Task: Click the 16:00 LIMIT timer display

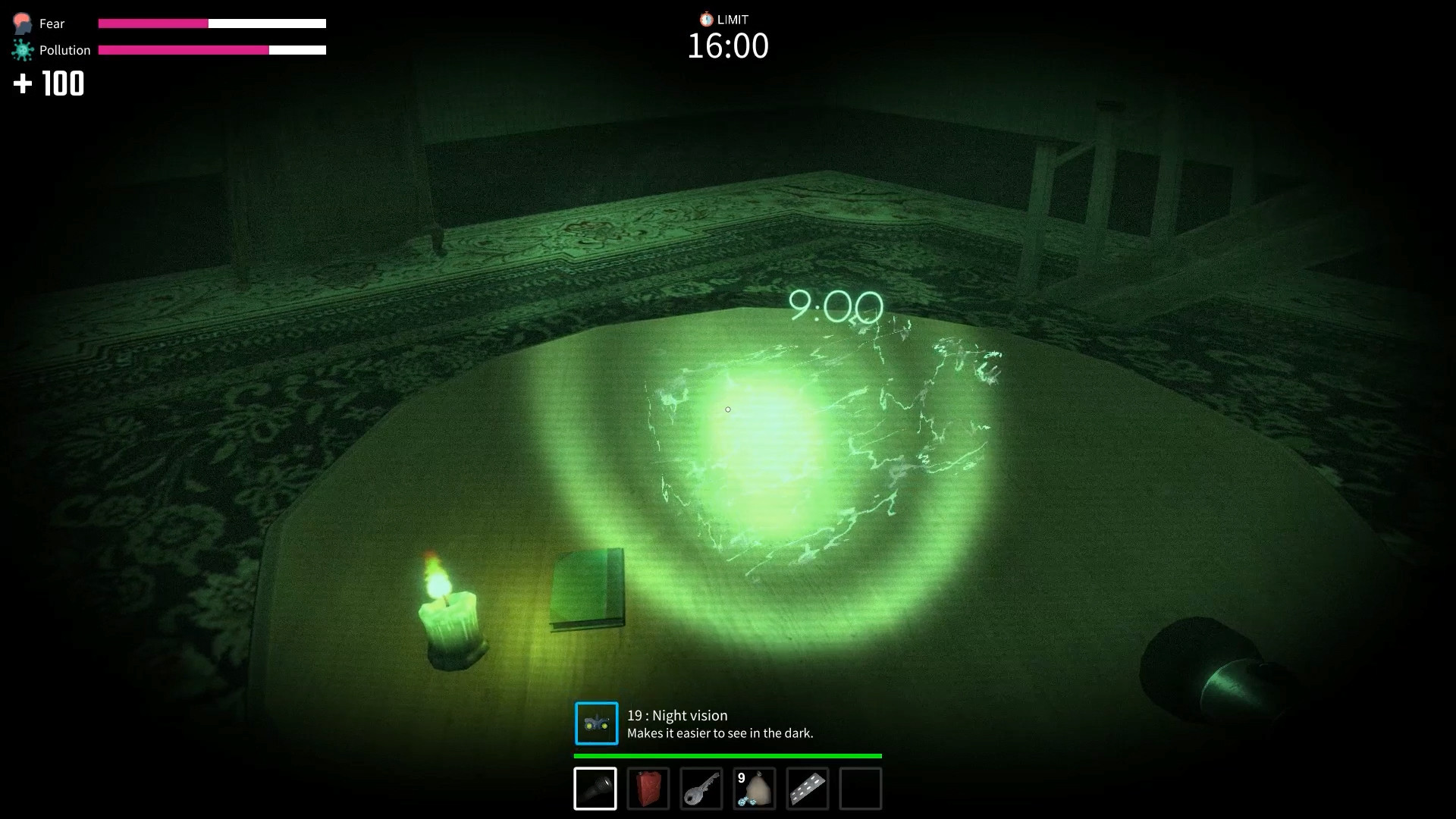Action: 727,45
